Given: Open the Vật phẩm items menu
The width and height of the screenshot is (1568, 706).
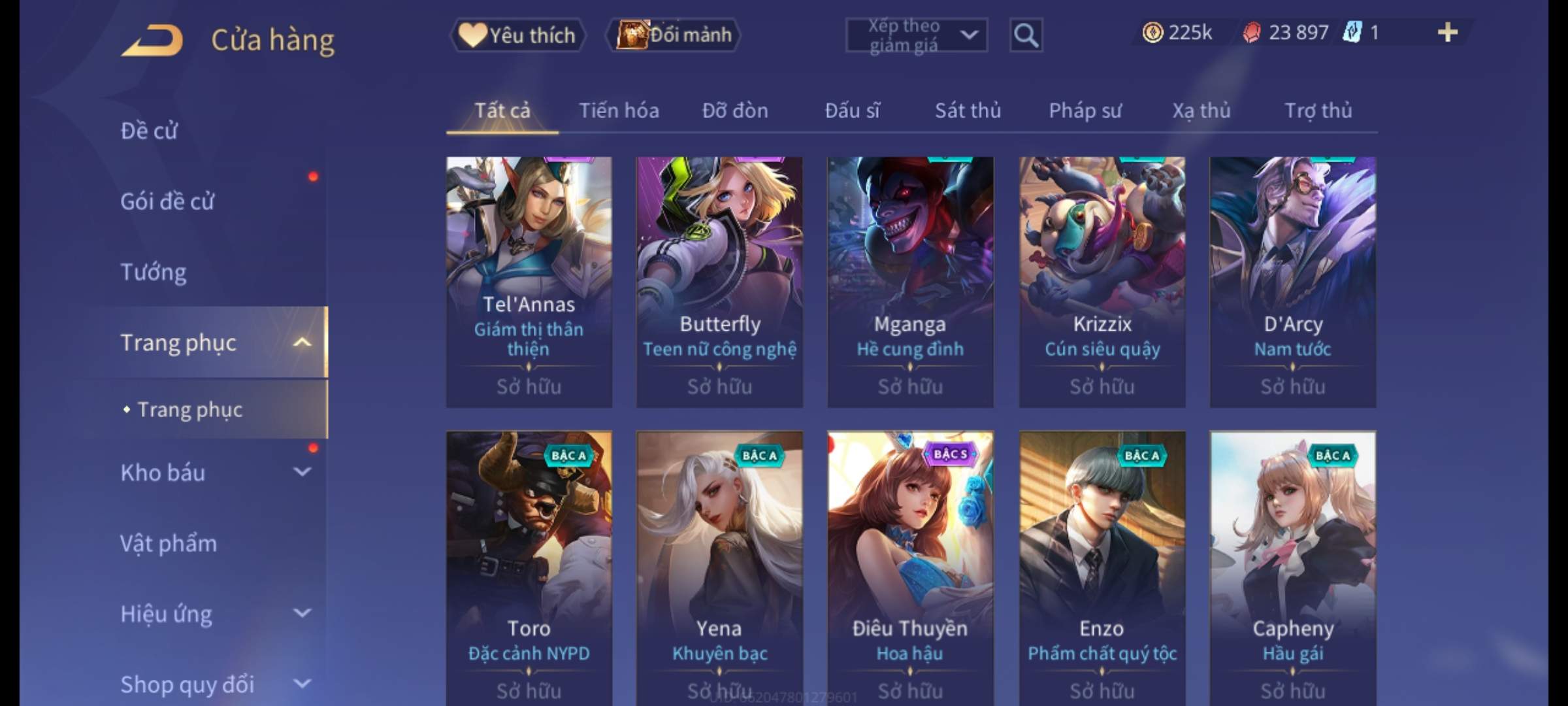Looking at the screenshot, I should pyautogui.click(x=169, y=543).
